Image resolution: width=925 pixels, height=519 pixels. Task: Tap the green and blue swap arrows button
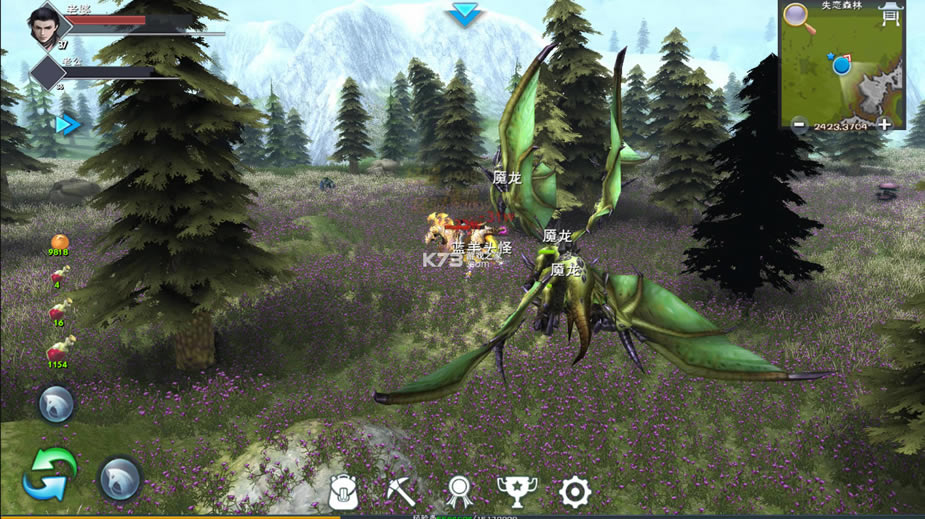(x=50, y=474)
